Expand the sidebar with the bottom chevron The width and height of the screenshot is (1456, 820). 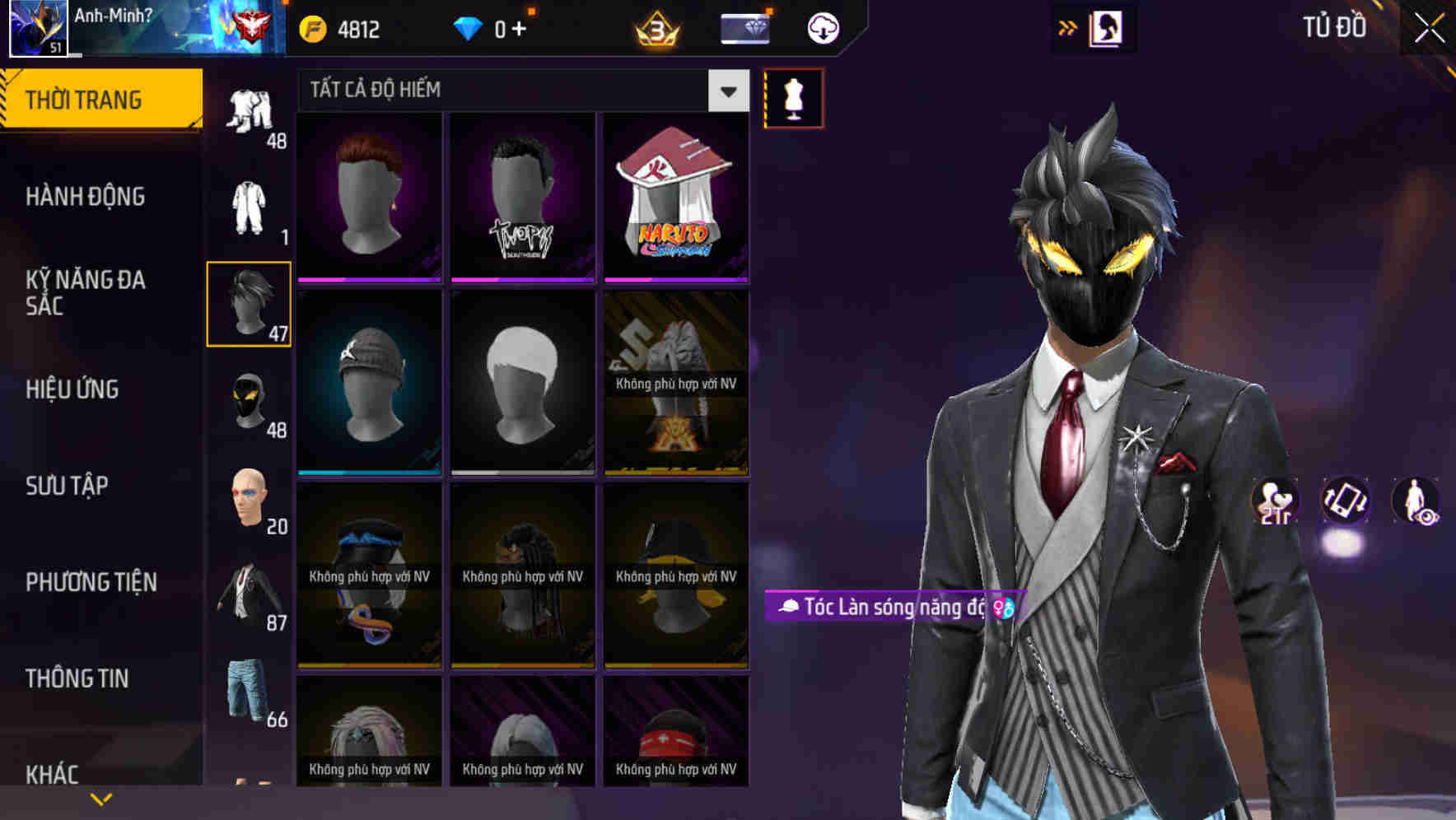point(99,798)
